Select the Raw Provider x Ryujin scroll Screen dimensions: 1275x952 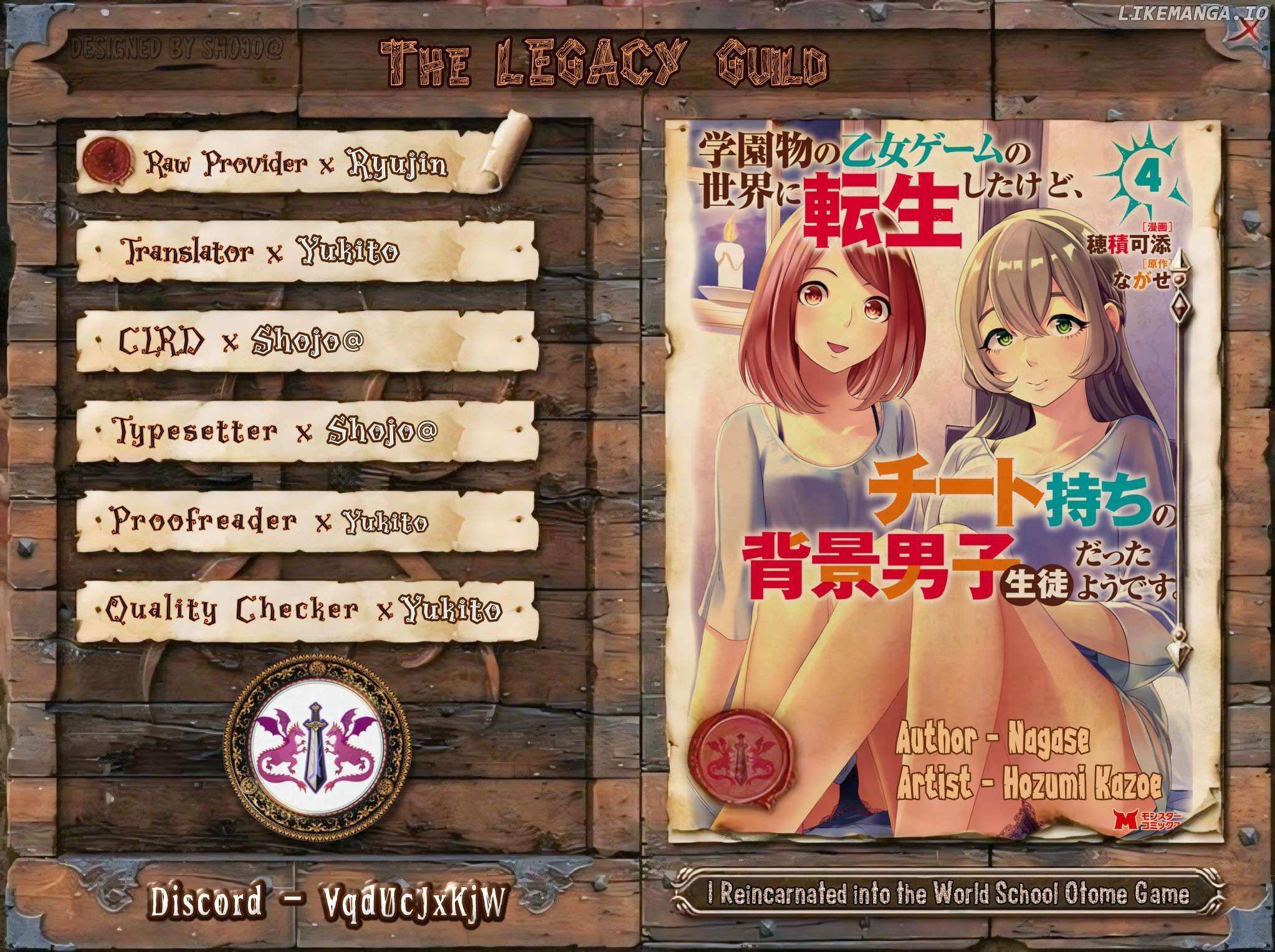pos(296,163)
